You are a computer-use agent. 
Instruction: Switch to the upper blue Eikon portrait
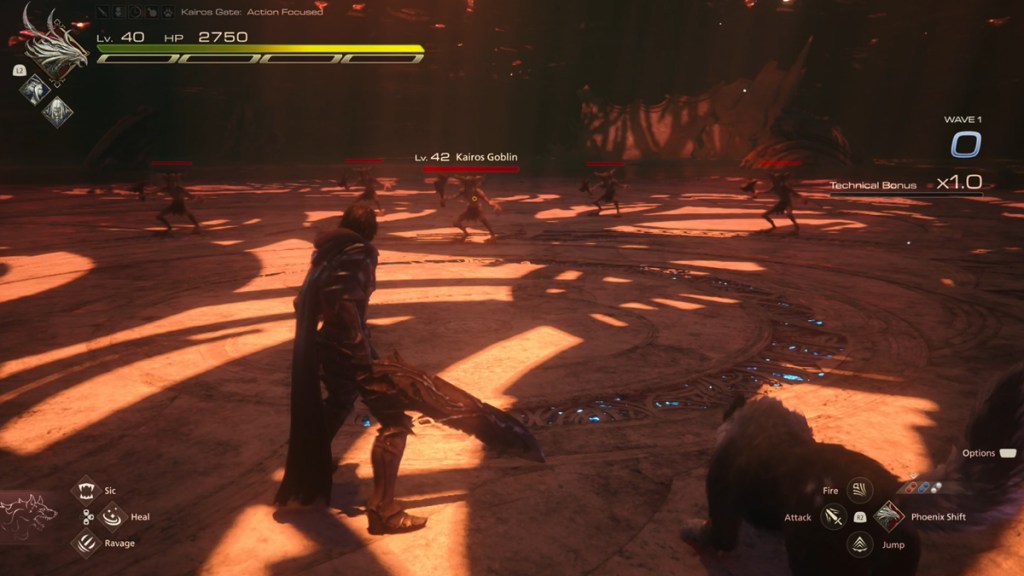pyautogui.click(x=35, y=89)
